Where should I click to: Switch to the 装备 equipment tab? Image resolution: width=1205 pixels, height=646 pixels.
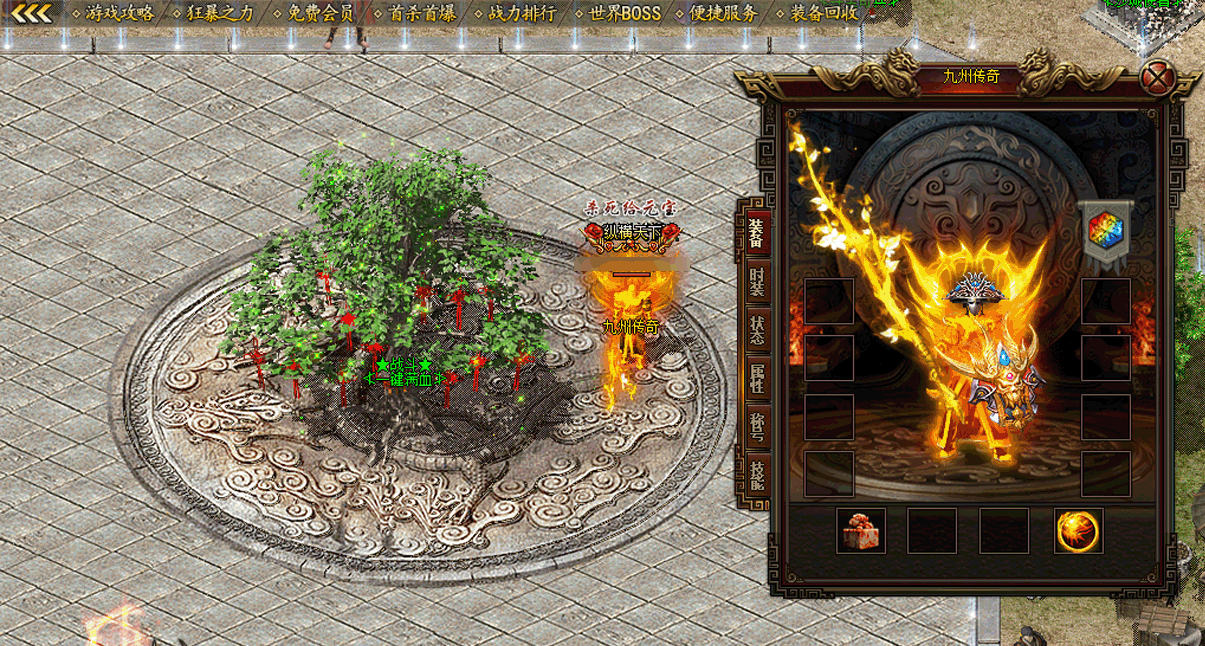tap(757, 231)
